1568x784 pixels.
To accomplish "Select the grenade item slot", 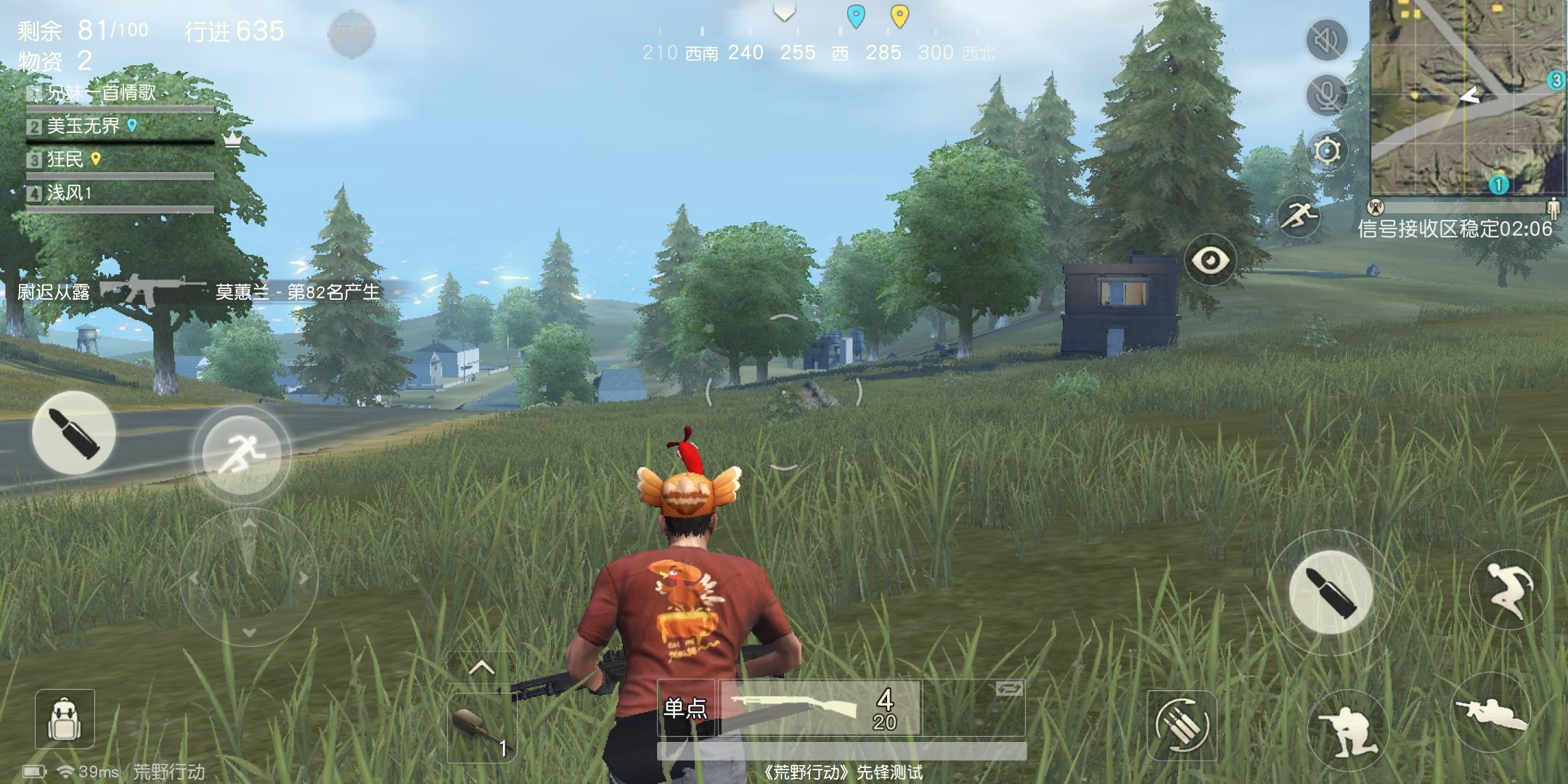I will click(481, 727).
